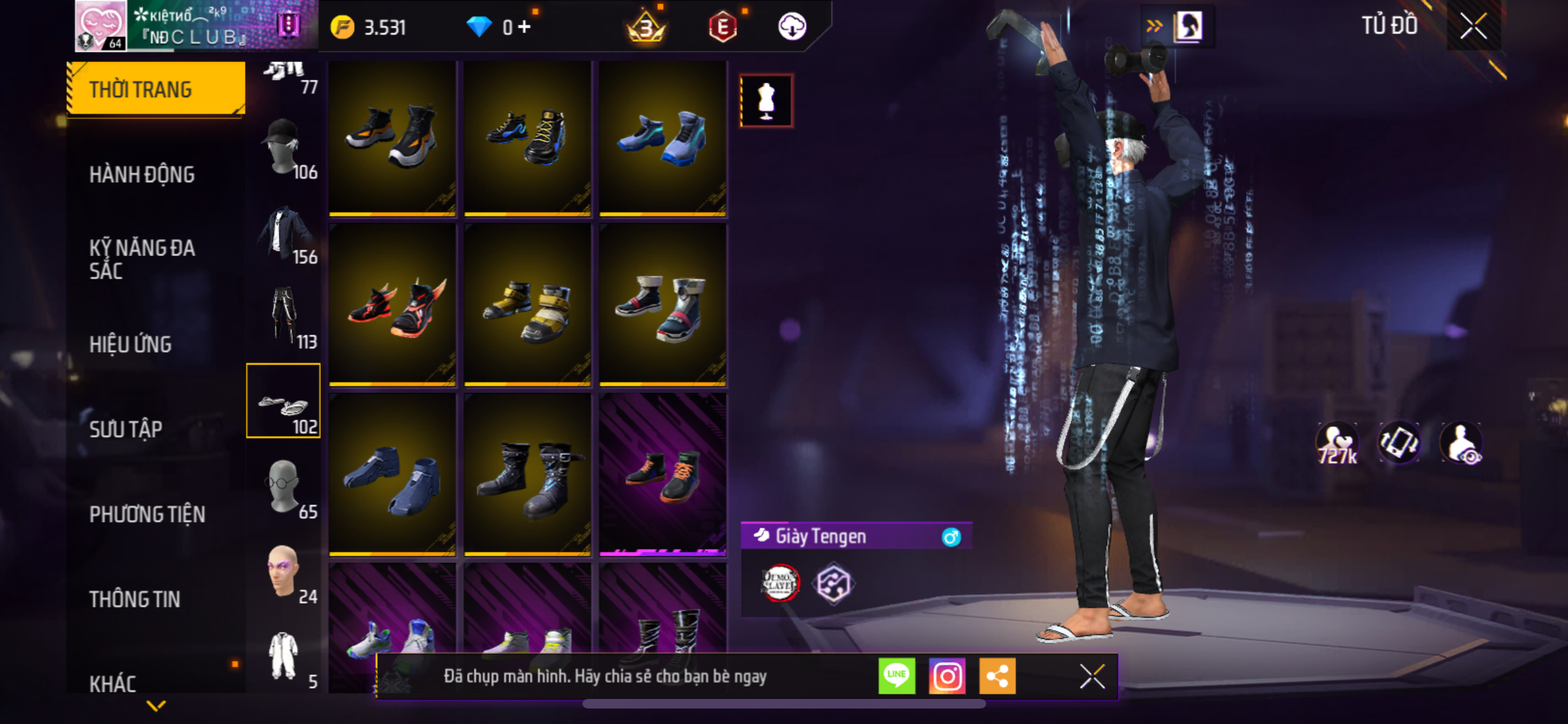Go to Phương Tiện tab
1568x724 pixels.
pyautogui.click(x=147, y=514)
